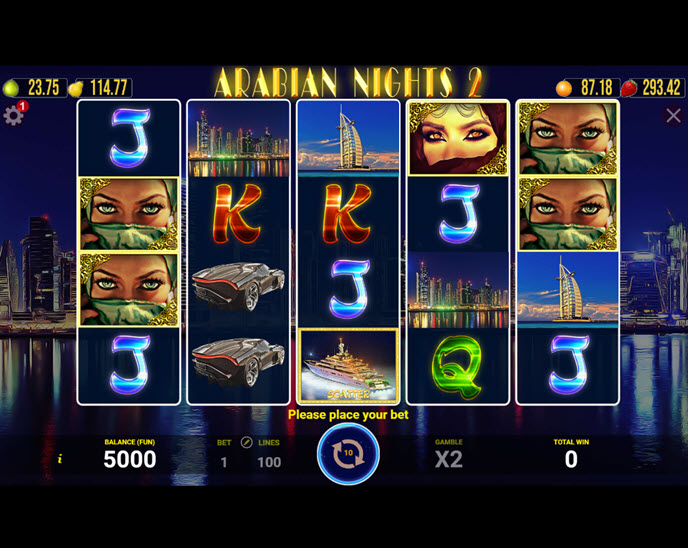The width and height of the screenshot is (688, 548).
Task: Adjust the Lines count value
Action: 269,462
